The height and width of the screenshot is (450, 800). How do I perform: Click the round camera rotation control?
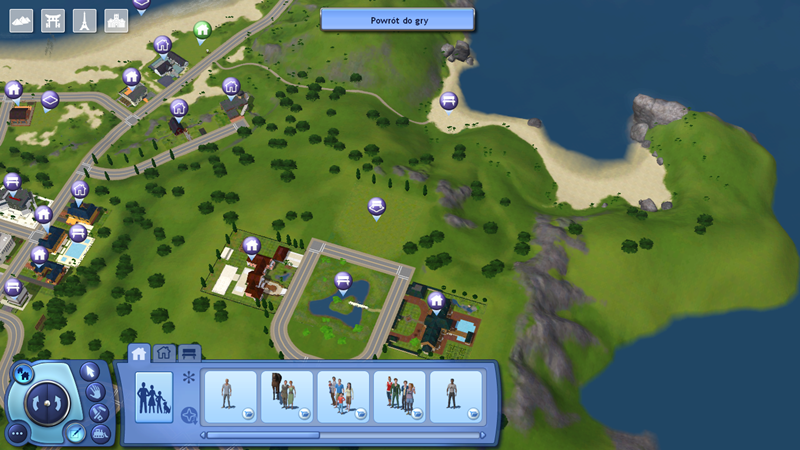(45, 400)
